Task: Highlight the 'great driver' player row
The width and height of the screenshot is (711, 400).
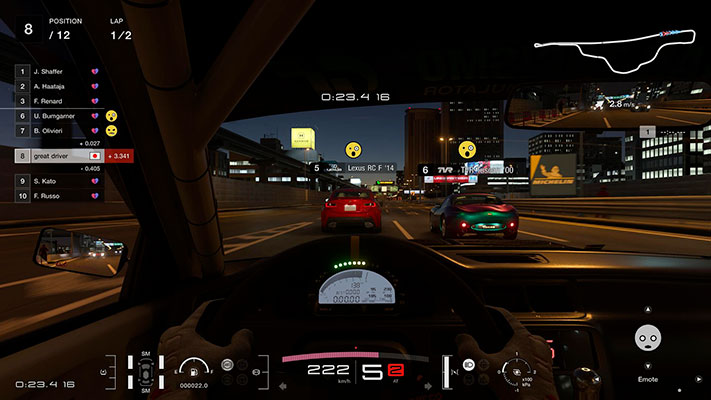Action: coord(60,156)
